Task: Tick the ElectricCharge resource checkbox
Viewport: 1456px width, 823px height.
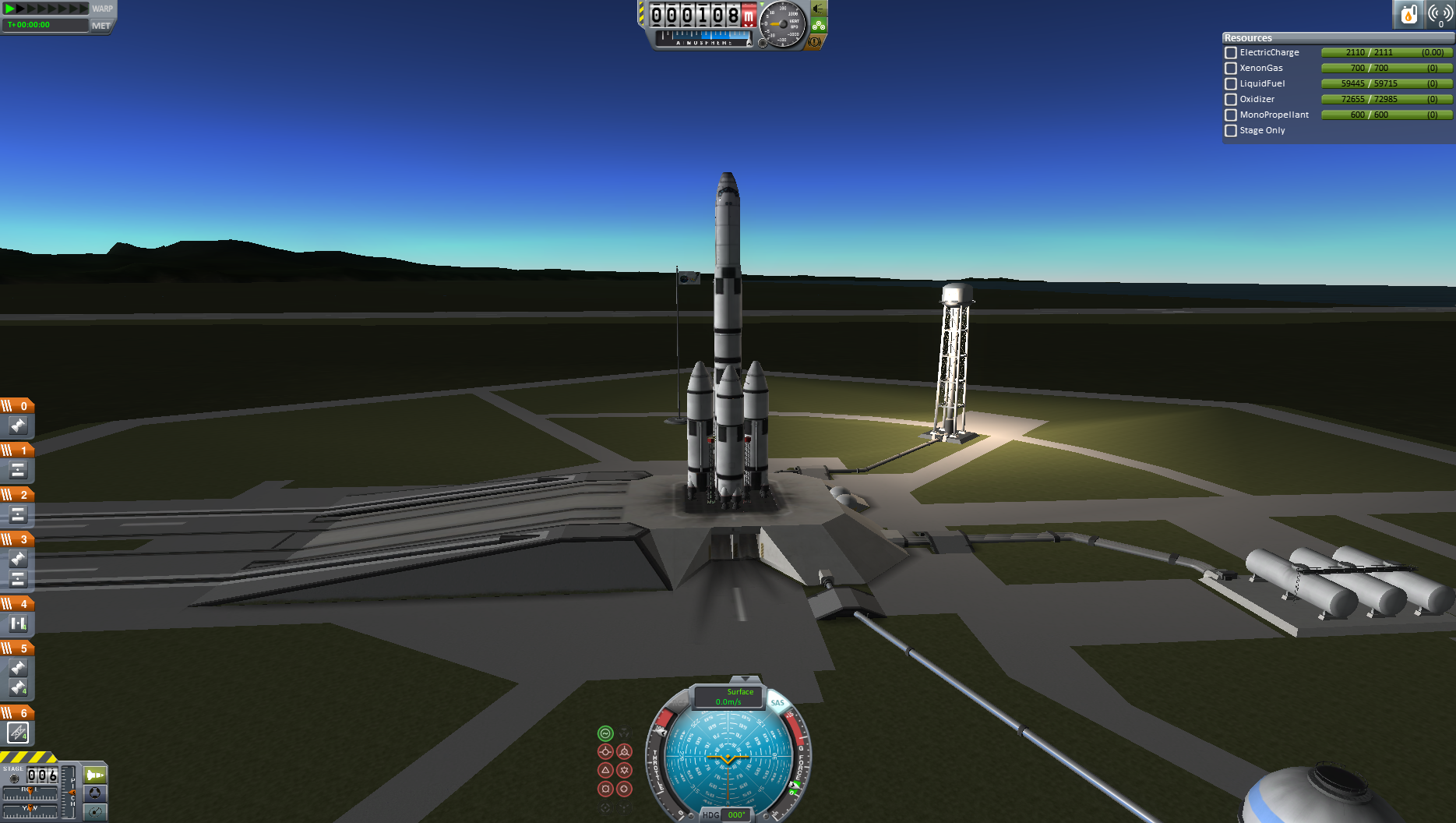Action: coord(1231,53)
